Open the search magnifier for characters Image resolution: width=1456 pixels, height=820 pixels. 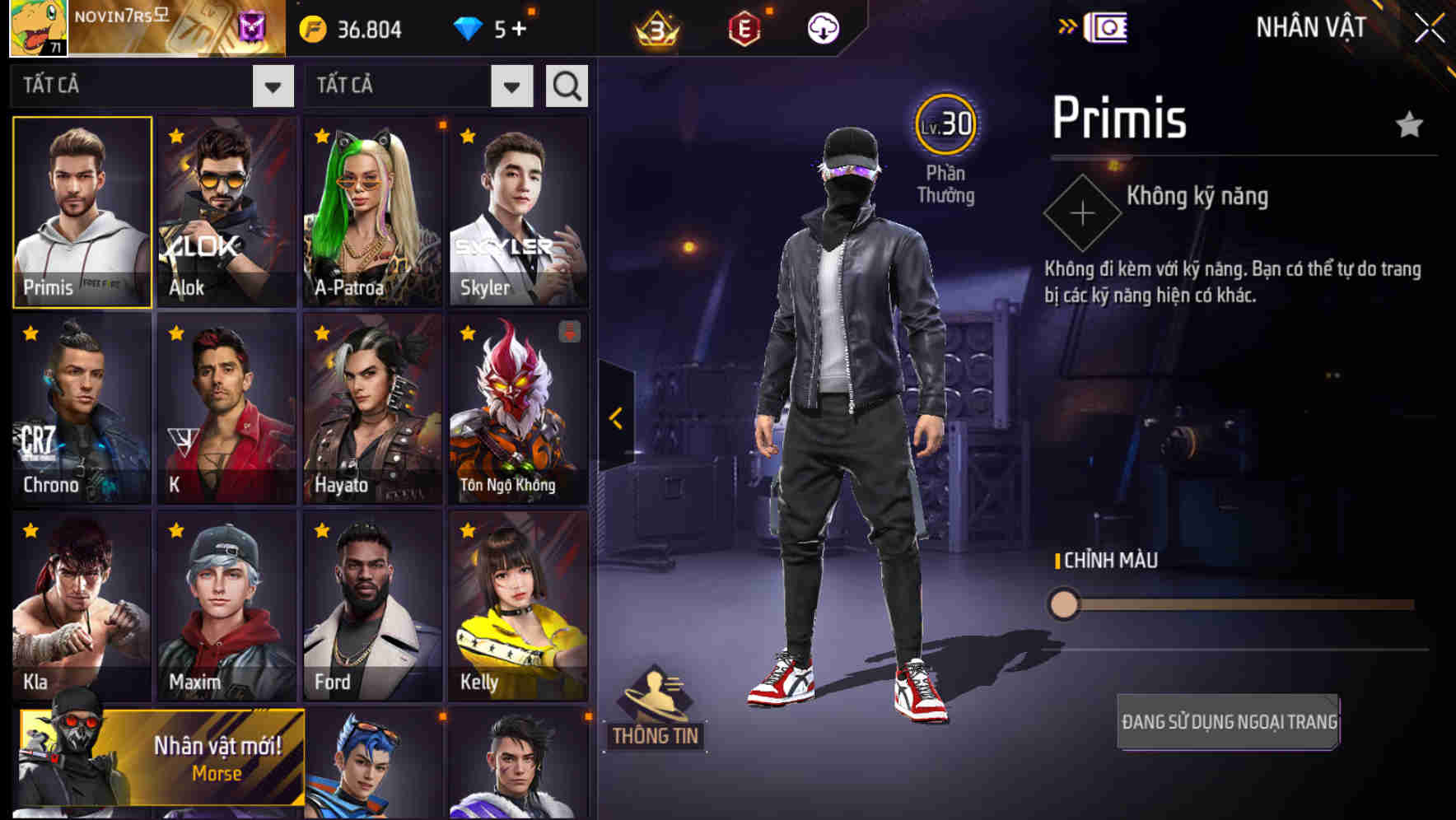click(x=566, y=85)
